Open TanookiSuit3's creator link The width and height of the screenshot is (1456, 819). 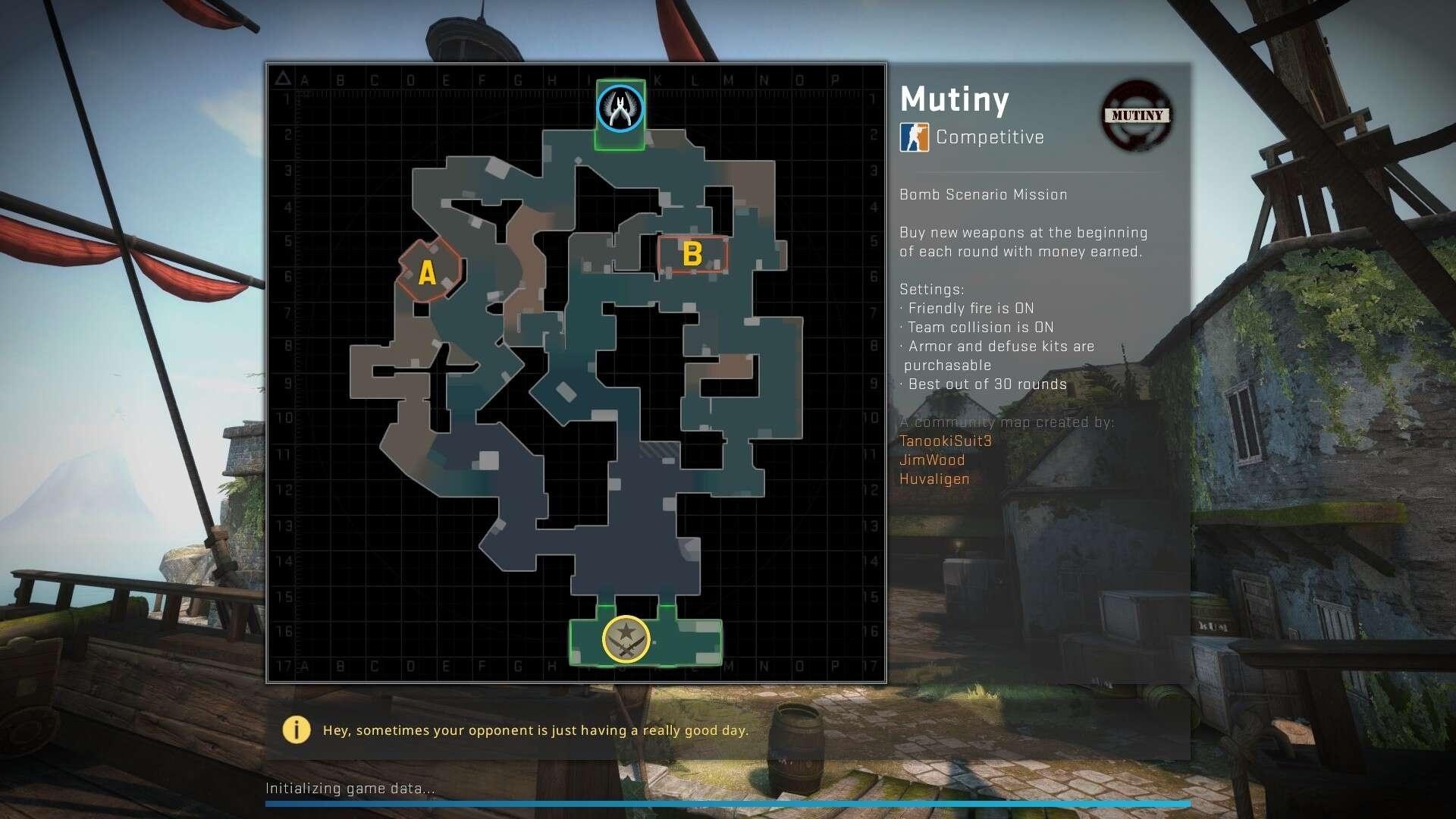(944, 441)
